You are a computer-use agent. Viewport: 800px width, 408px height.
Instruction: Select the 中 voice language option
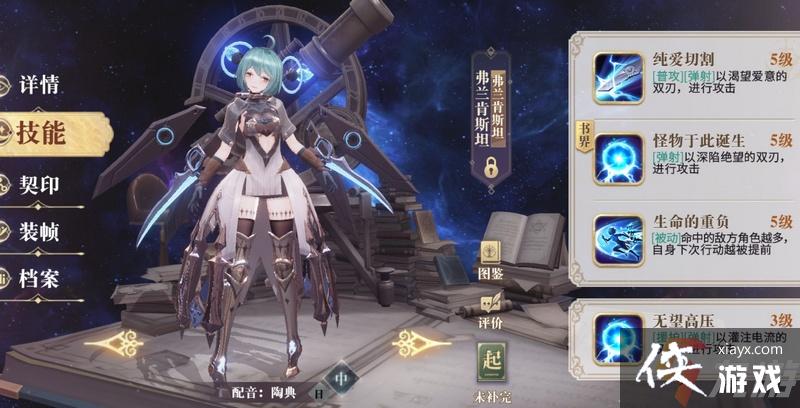click(x=341, y=379)
